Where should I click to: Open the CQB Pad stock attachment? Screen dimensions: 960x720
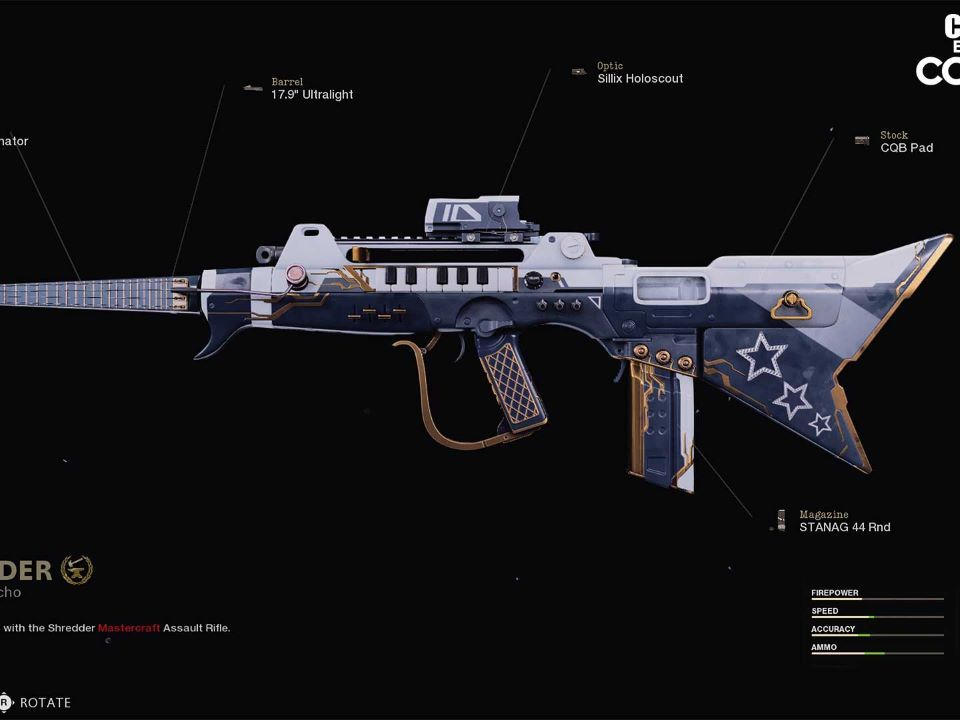pyautogui.click(x=906, y=147)
